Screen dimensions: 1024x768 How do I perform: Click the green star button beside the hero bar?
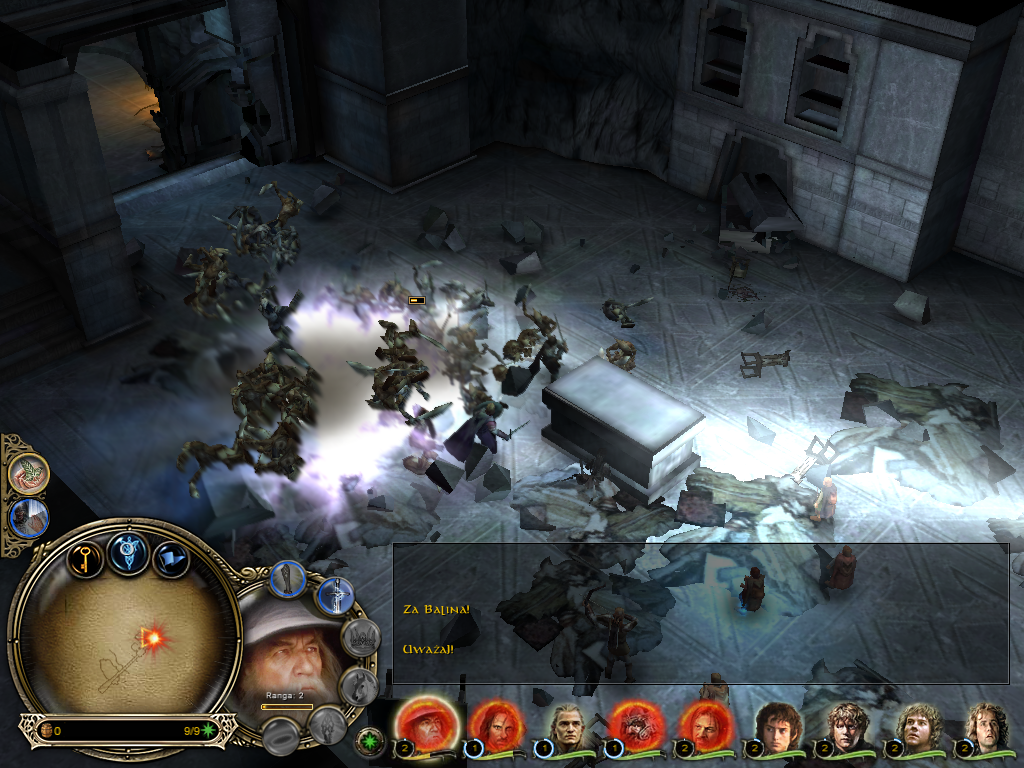pos(370,744)
